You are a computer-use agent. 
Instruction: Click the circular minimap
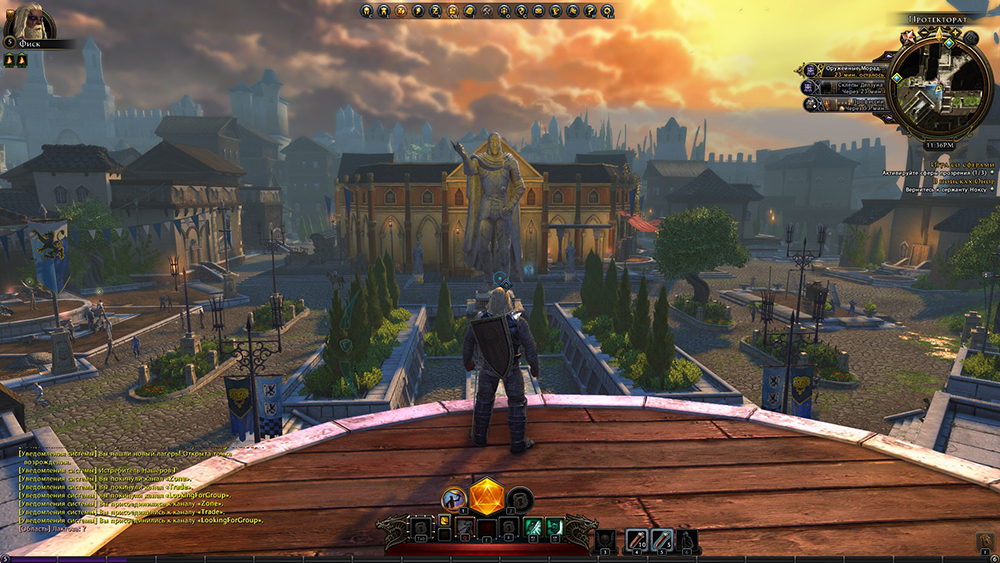pyautogui.click(x=939, y=84)
